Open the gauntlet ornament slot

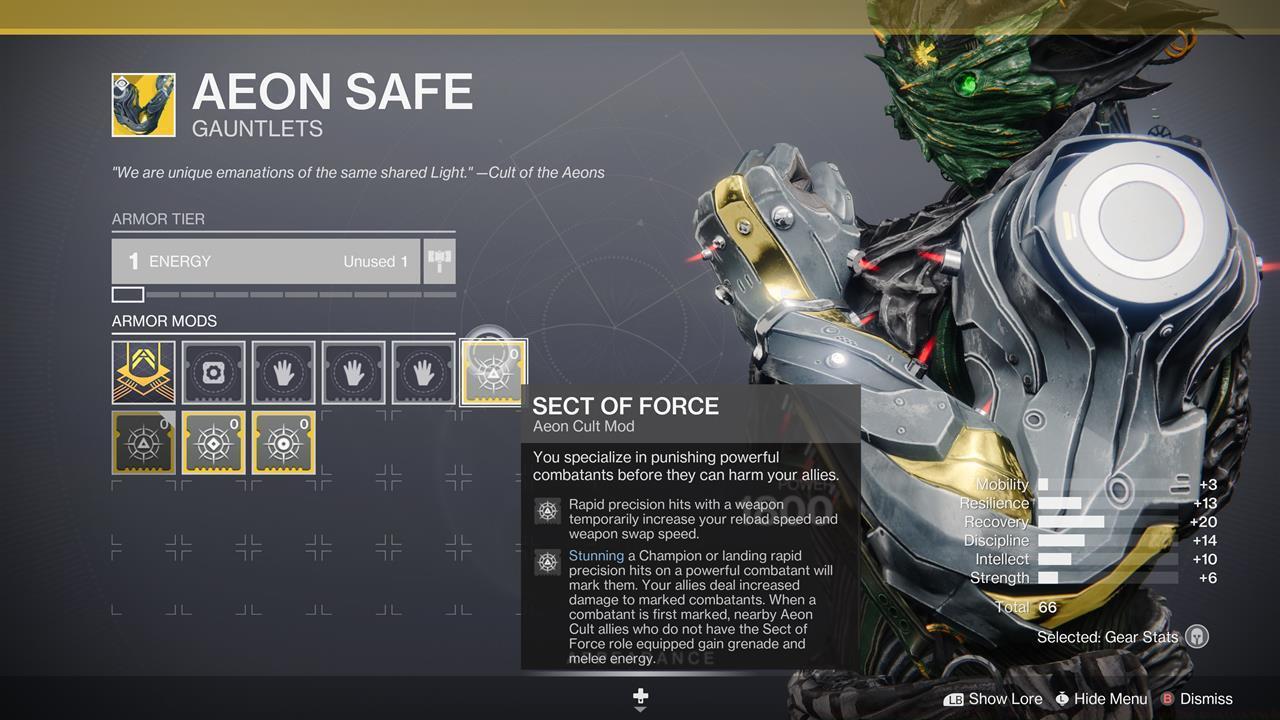pos(213,372)
